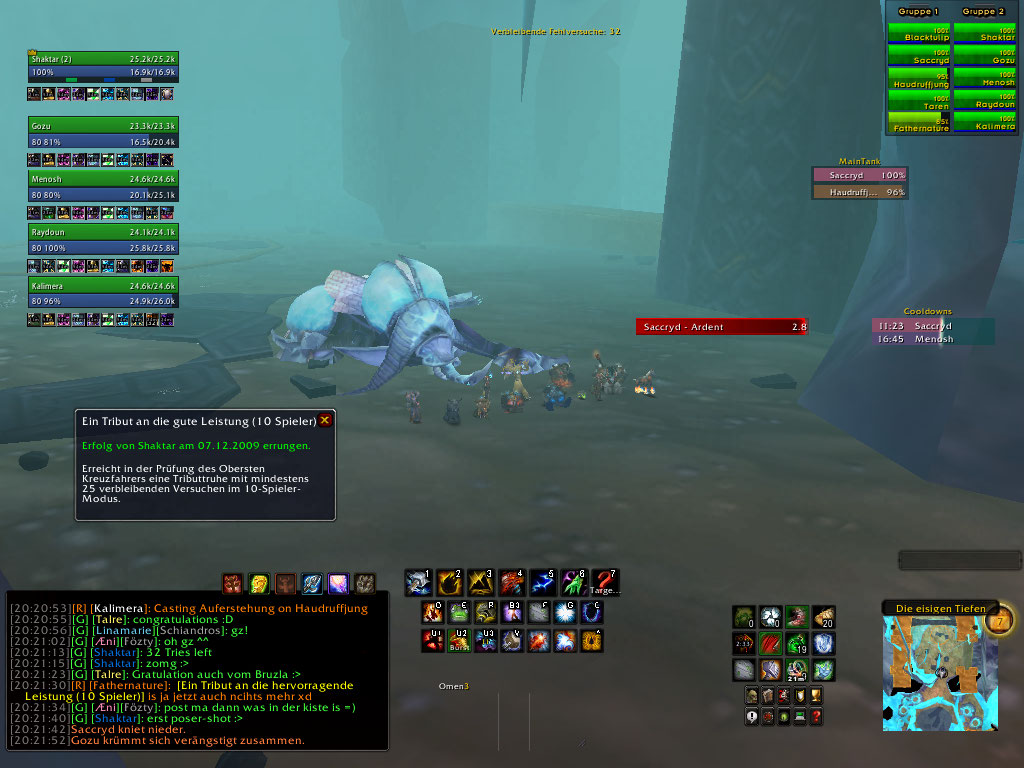The width and height of the screenshot is (1024, 768).
Task: Use the red claw slash ability icon
Action: (x=770, y=643)
